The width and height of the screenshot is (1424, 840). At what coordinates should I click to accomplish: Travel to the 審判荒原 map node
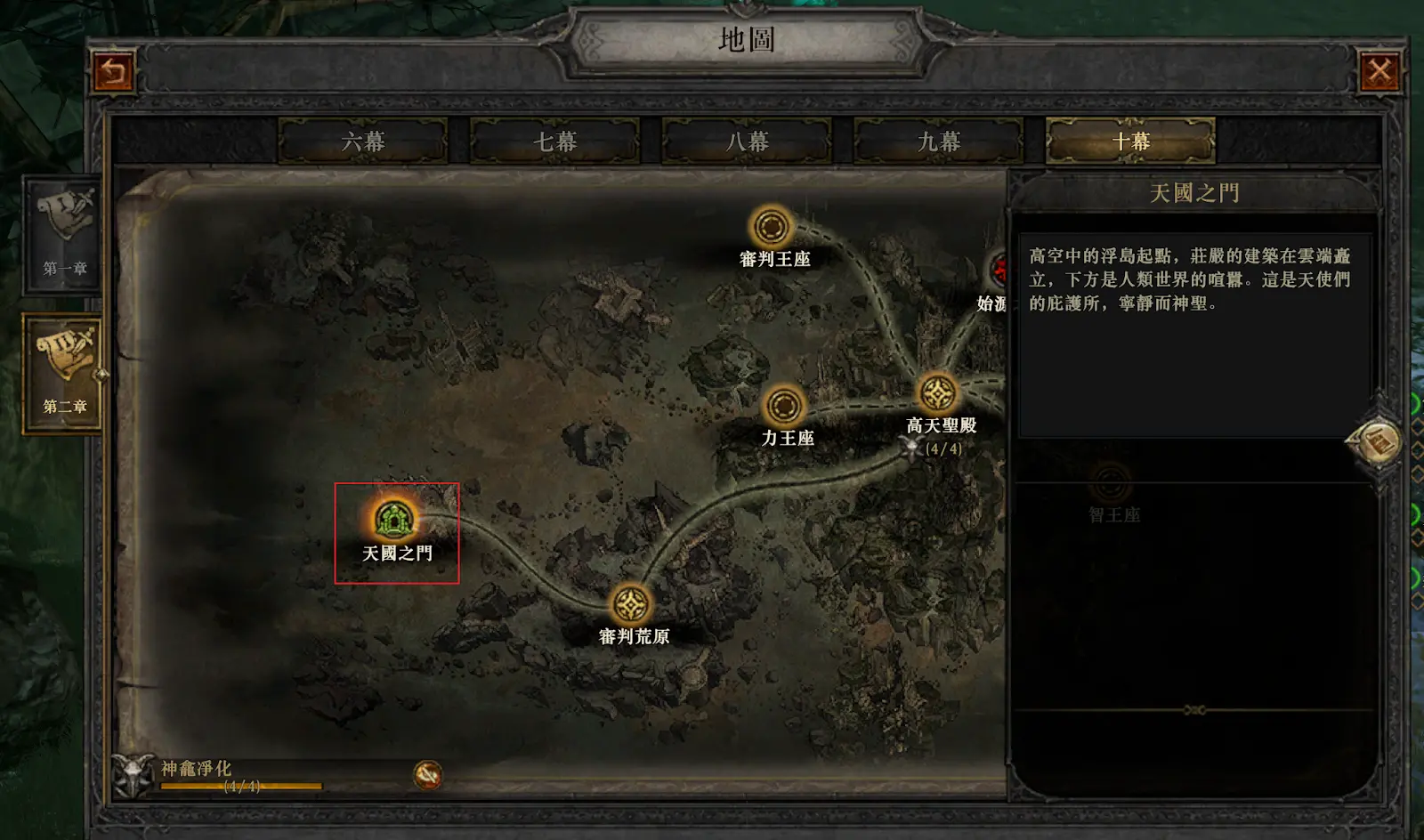click(x=632, y=605)
